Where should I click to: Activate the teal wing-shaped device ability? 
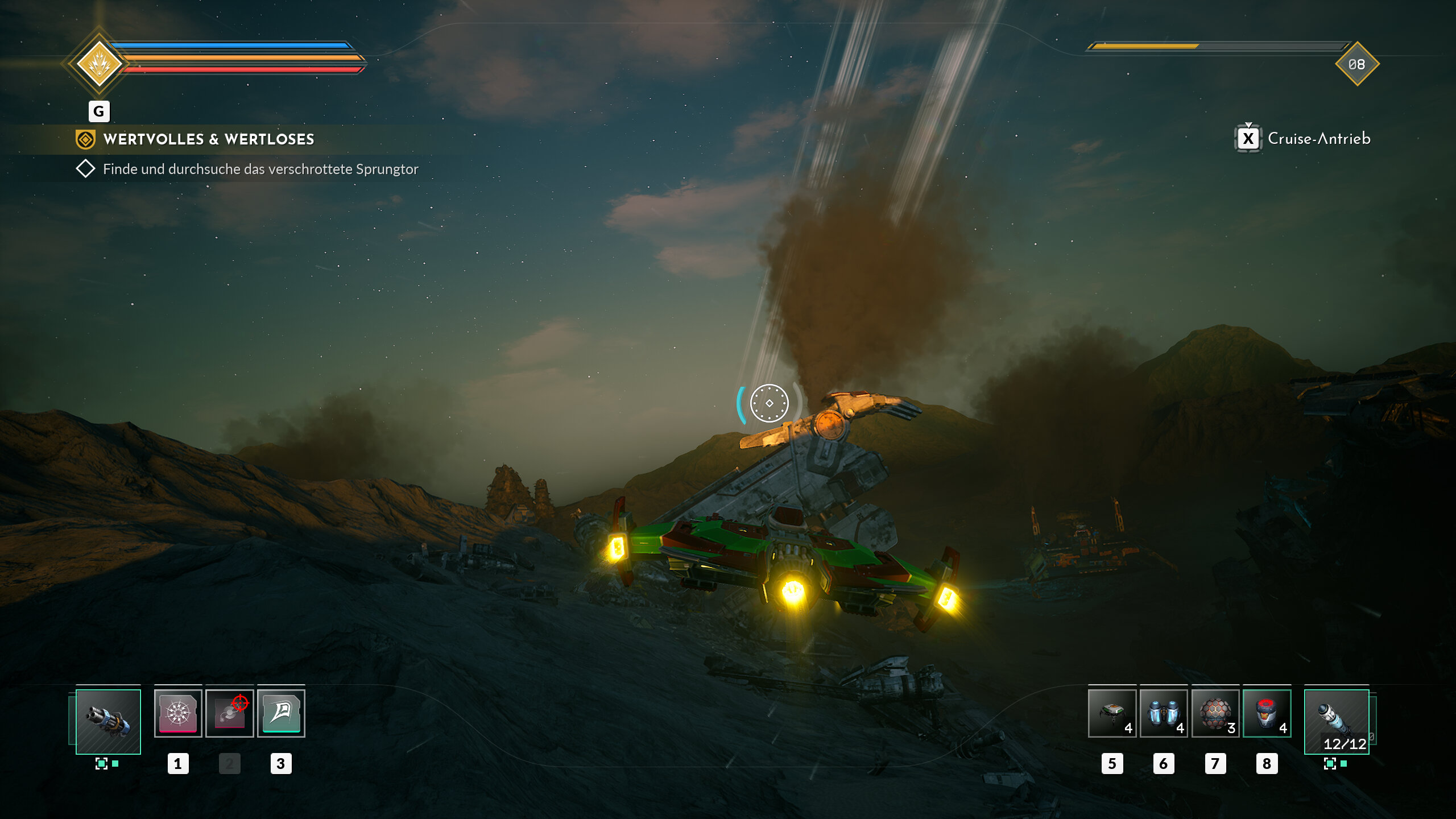coord(281,713)
